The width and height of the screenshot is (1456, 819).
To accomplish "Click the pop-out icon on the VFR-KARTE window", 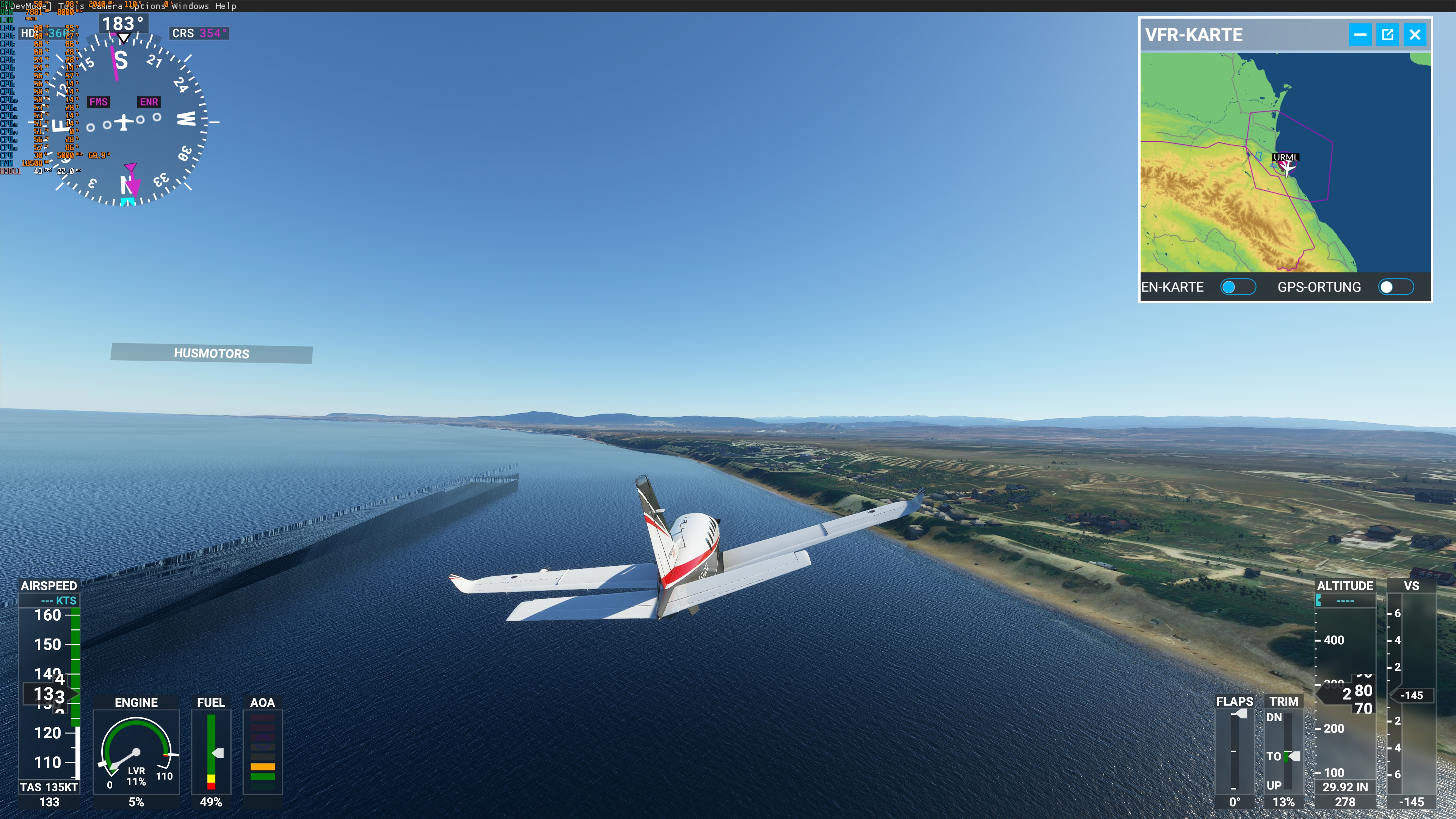I will click(x=1388, y=35).
